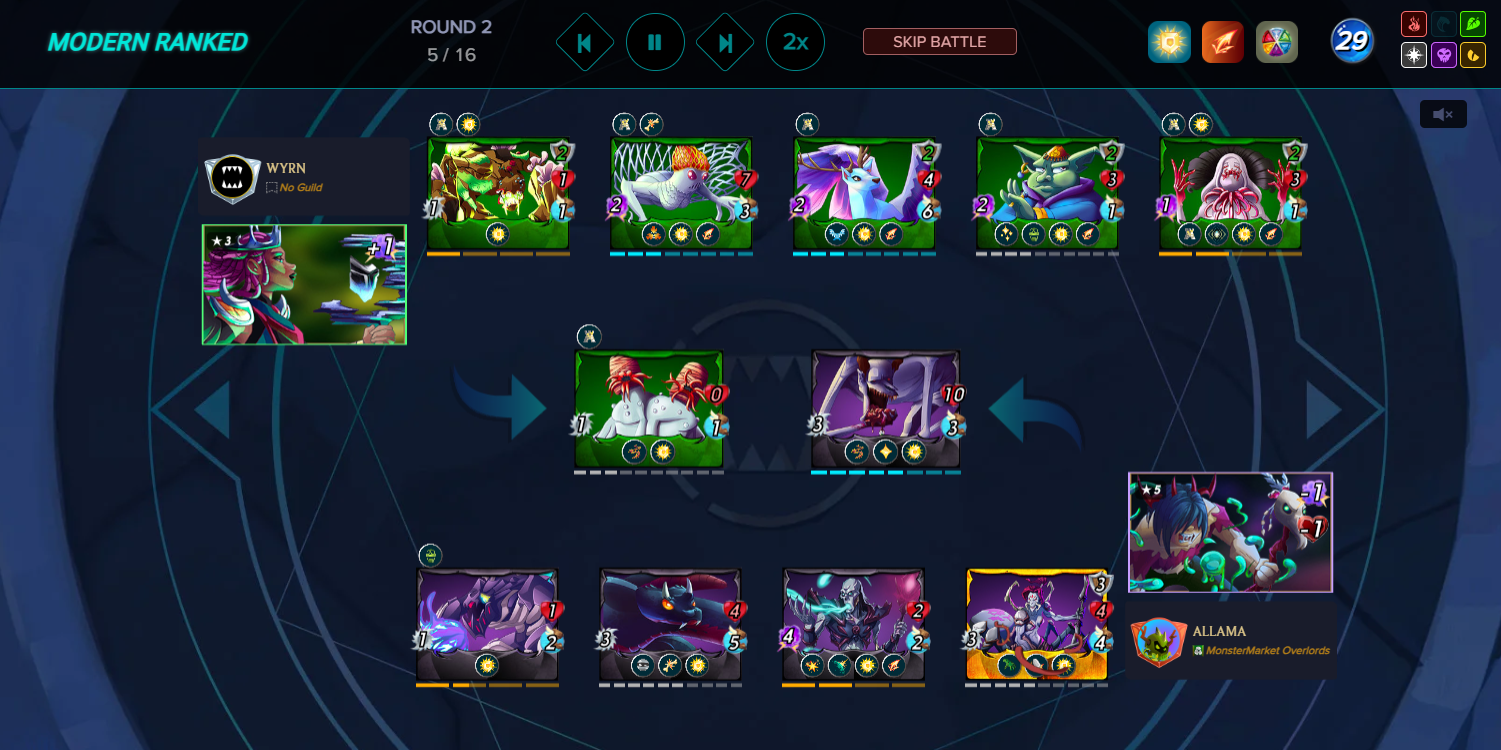Image resolution: width=1501 pixels, height=750 pixels.
Task: Step back to previous battle action
Action: click(585, 42)
